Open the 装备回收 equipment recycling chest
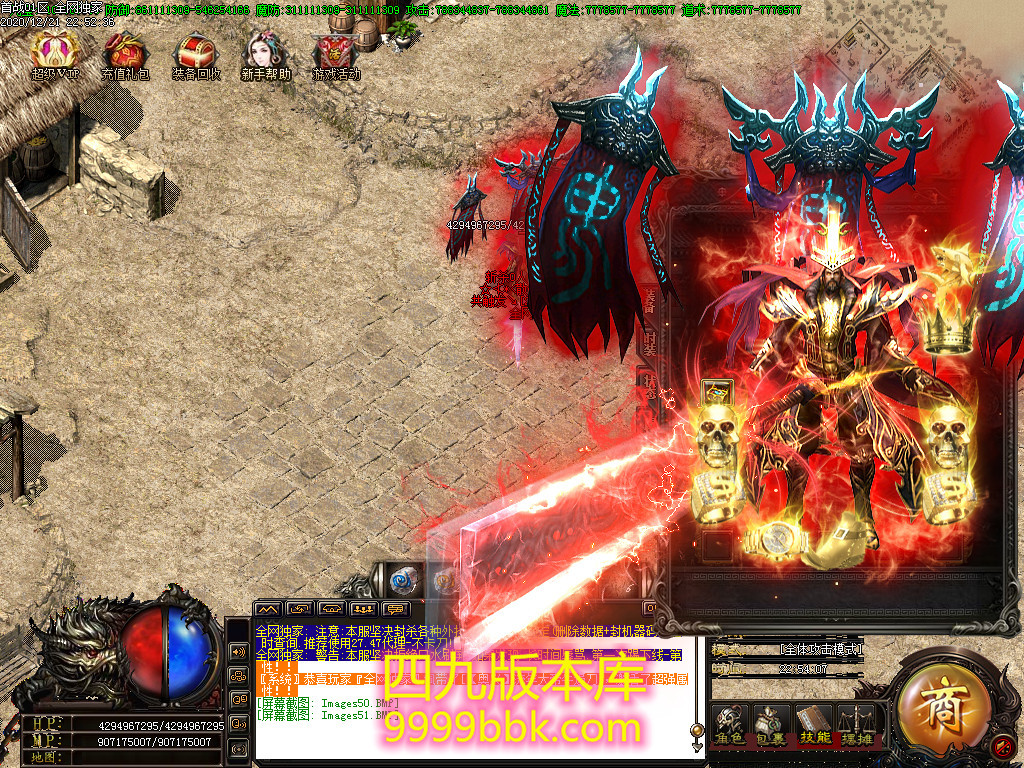The height and width of the screenshot is (768, 1024). [196, 53]
